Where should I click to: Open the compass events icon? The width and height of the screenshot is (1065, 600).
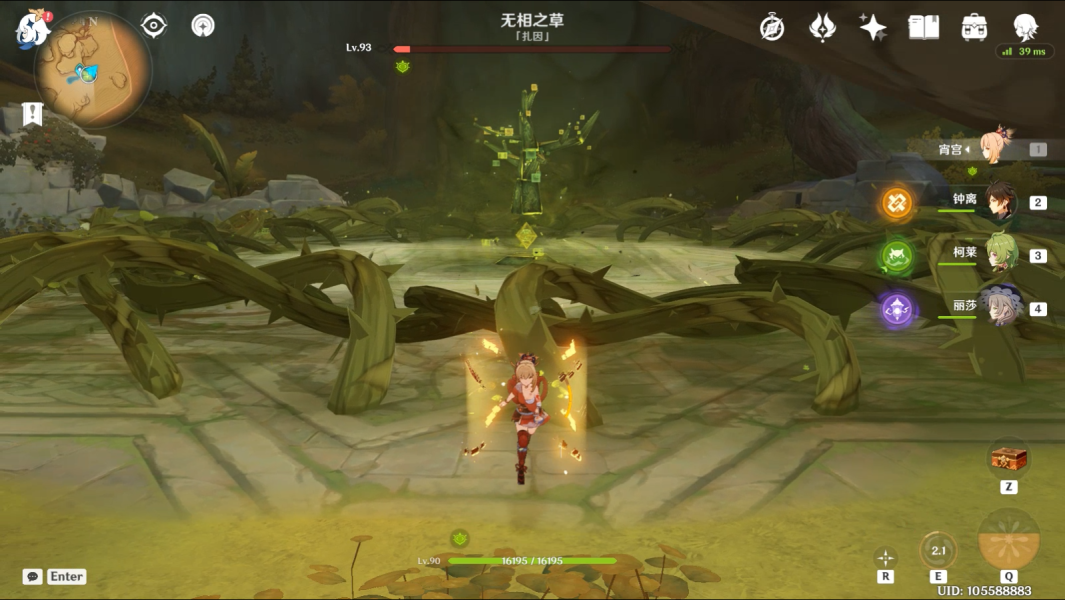(771, 27)
